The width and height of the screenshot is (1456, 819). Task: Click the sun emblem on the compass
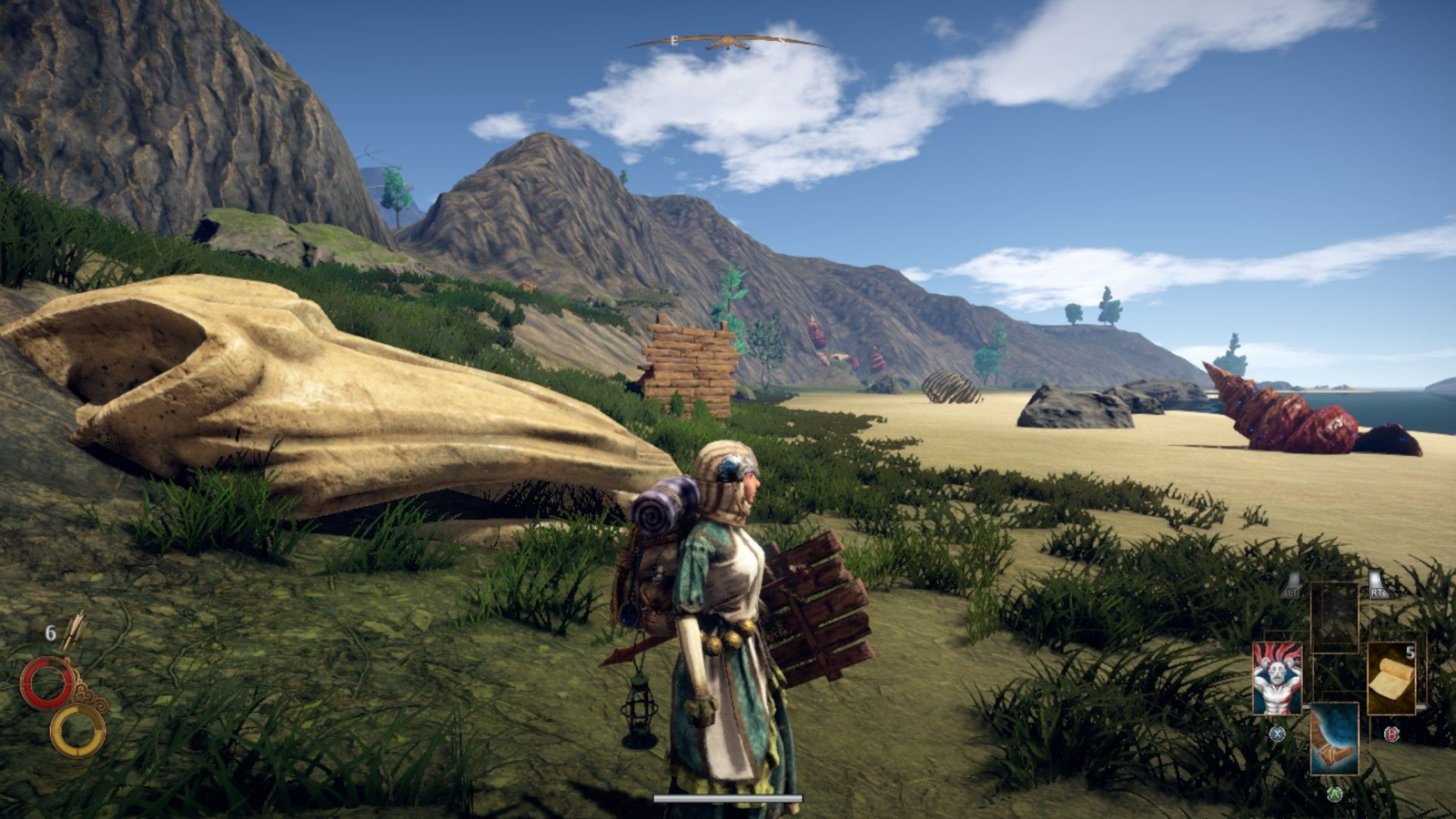click(728, 41)
